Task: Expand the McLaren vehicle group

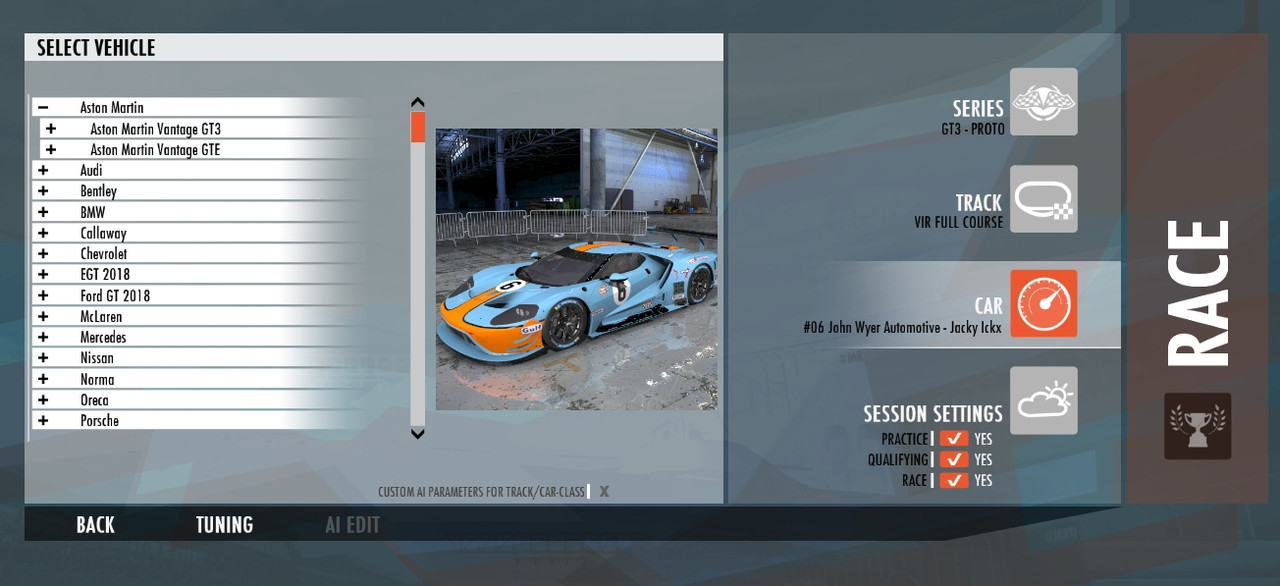Action: tap(43, 317)
